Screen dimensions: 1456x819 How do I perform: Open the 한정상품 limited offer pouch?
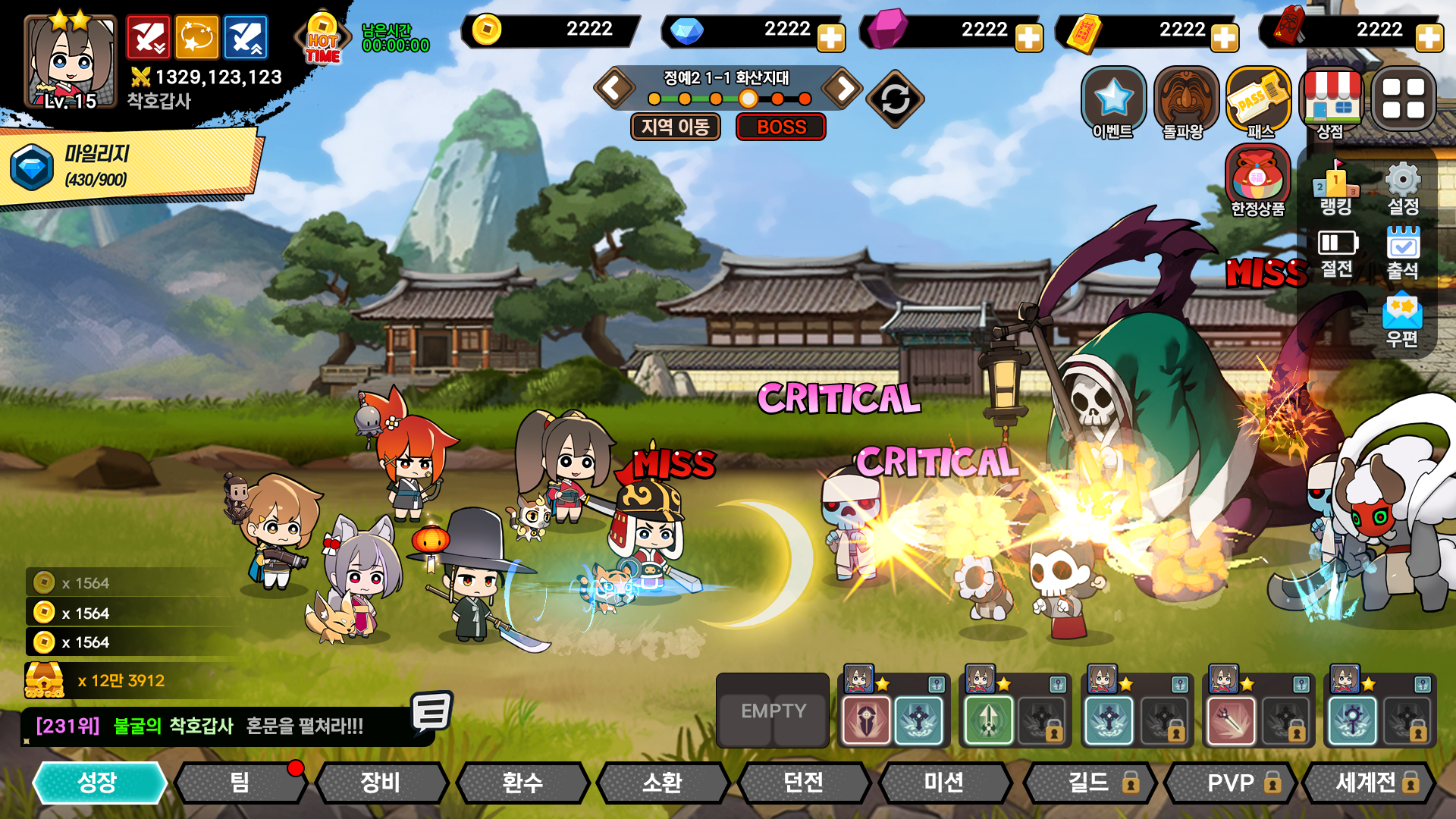1257,180
